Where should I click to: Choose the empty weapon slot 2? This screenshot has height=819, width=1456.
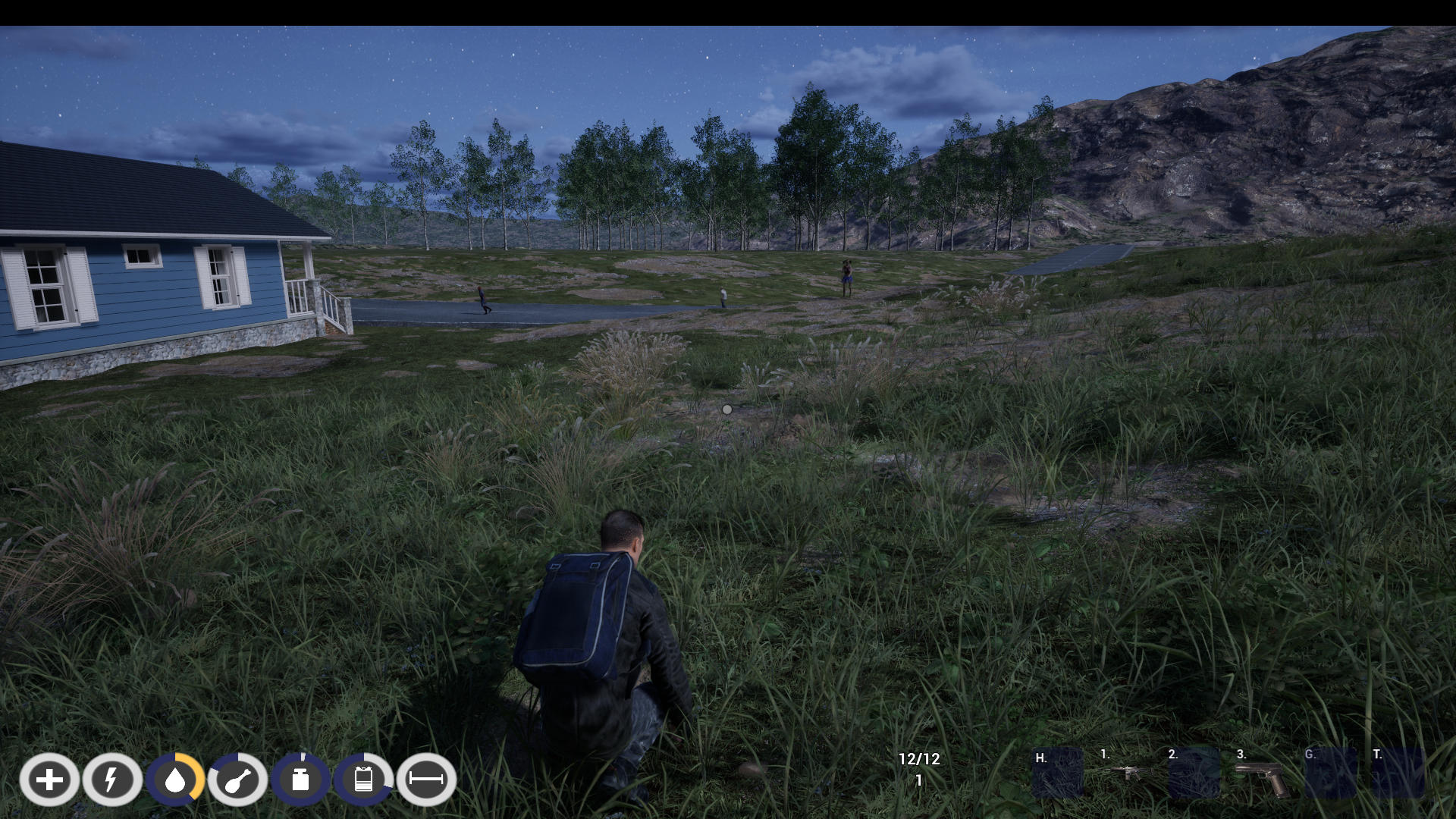(x=1194, y=773)
